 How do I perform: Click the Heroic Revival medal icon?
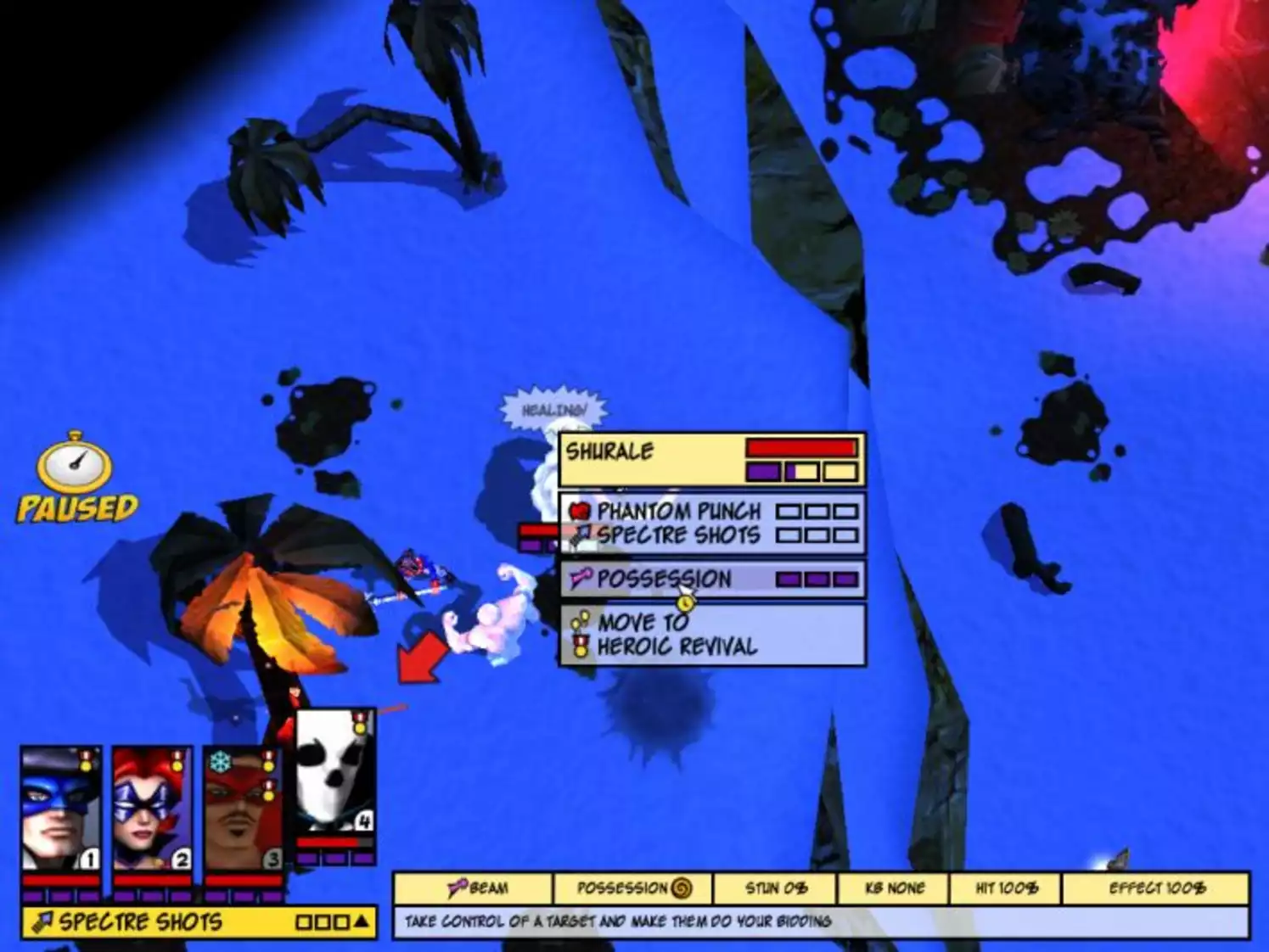point(581,647)
